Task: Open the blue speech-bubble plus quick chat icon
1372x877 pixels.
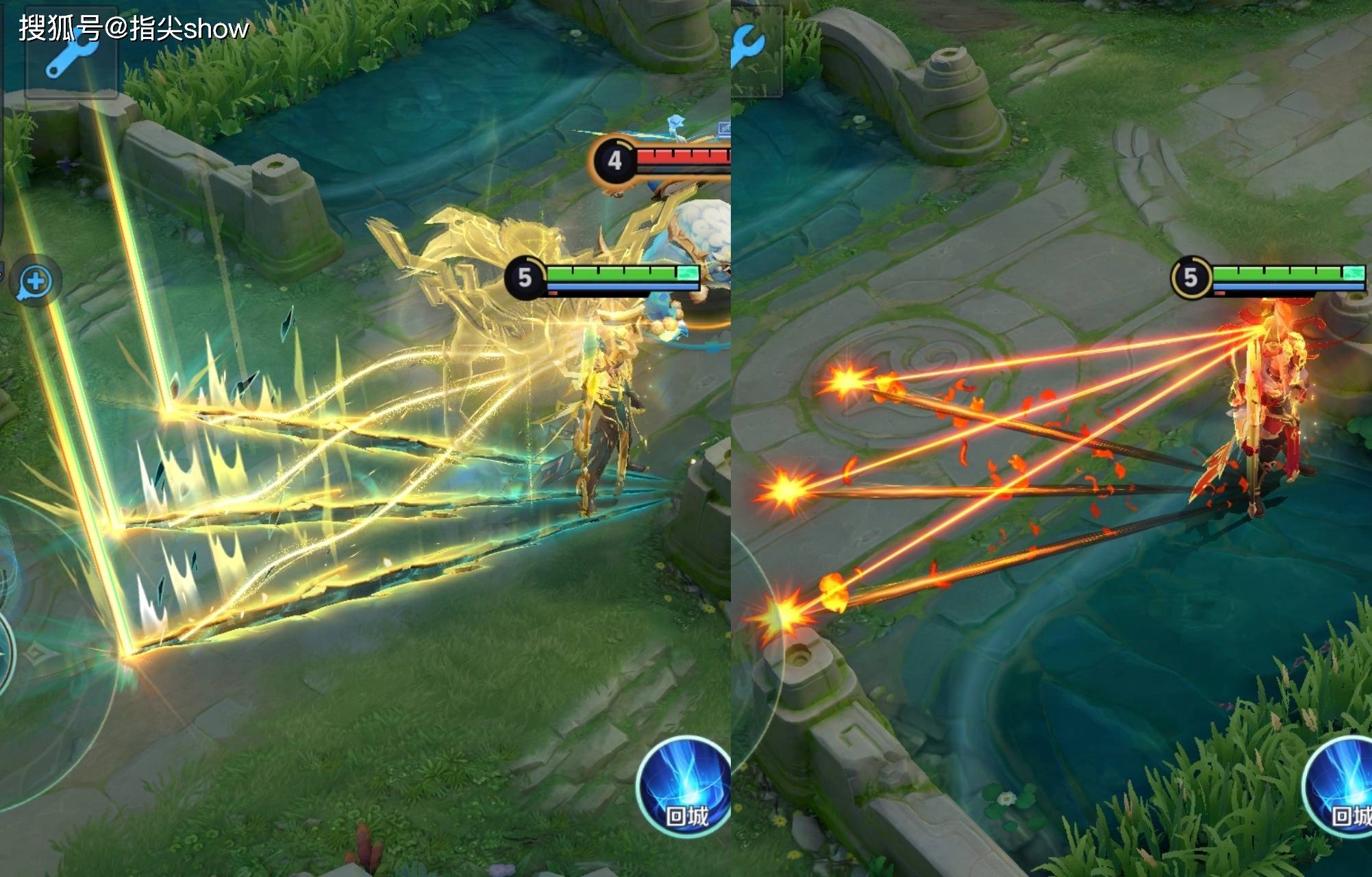Action: click(x=36, y=282)
